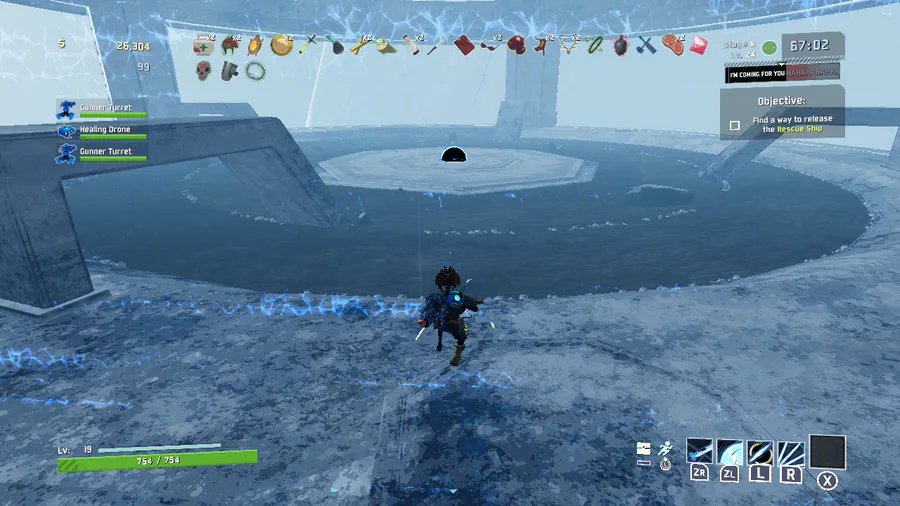The height and width of the screenshot is (506, 900).
Task: Use the dash skill with golden ring
Action: [761, 452]
